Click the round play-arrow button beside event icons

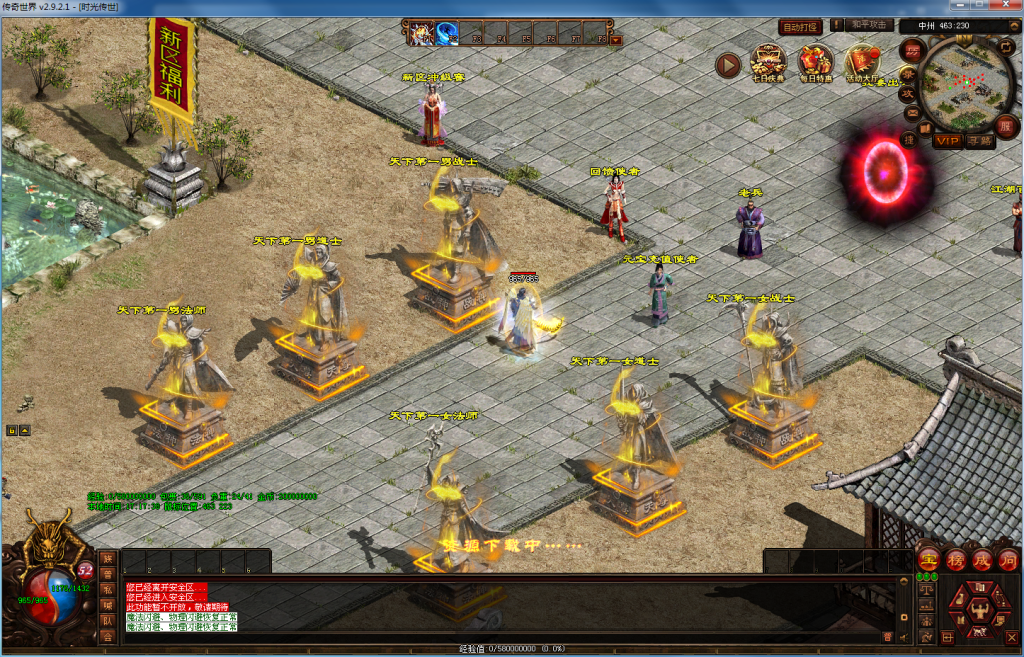[x=728, y=65]
